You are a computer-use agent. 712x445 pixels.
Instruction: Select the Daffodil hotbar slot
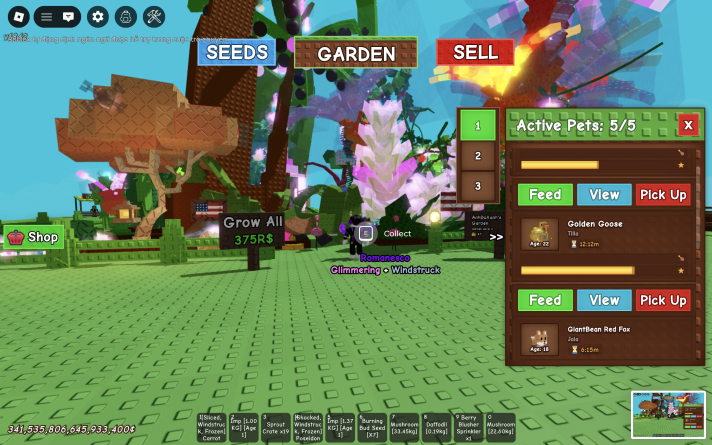pyautogui.click(x=437, y=428)
